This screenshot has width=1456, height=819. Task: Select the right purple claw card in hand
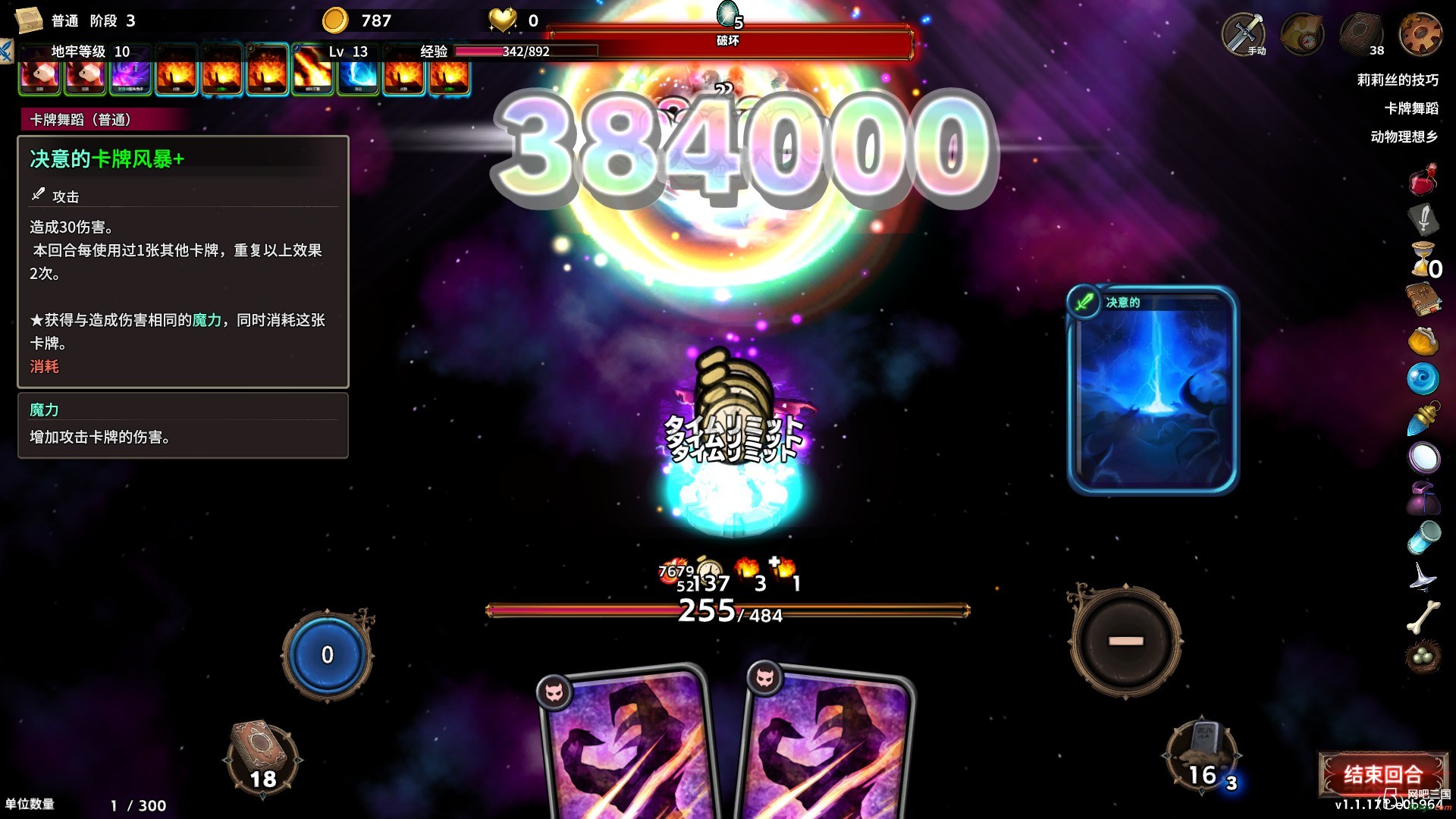(x=830, y=747)
